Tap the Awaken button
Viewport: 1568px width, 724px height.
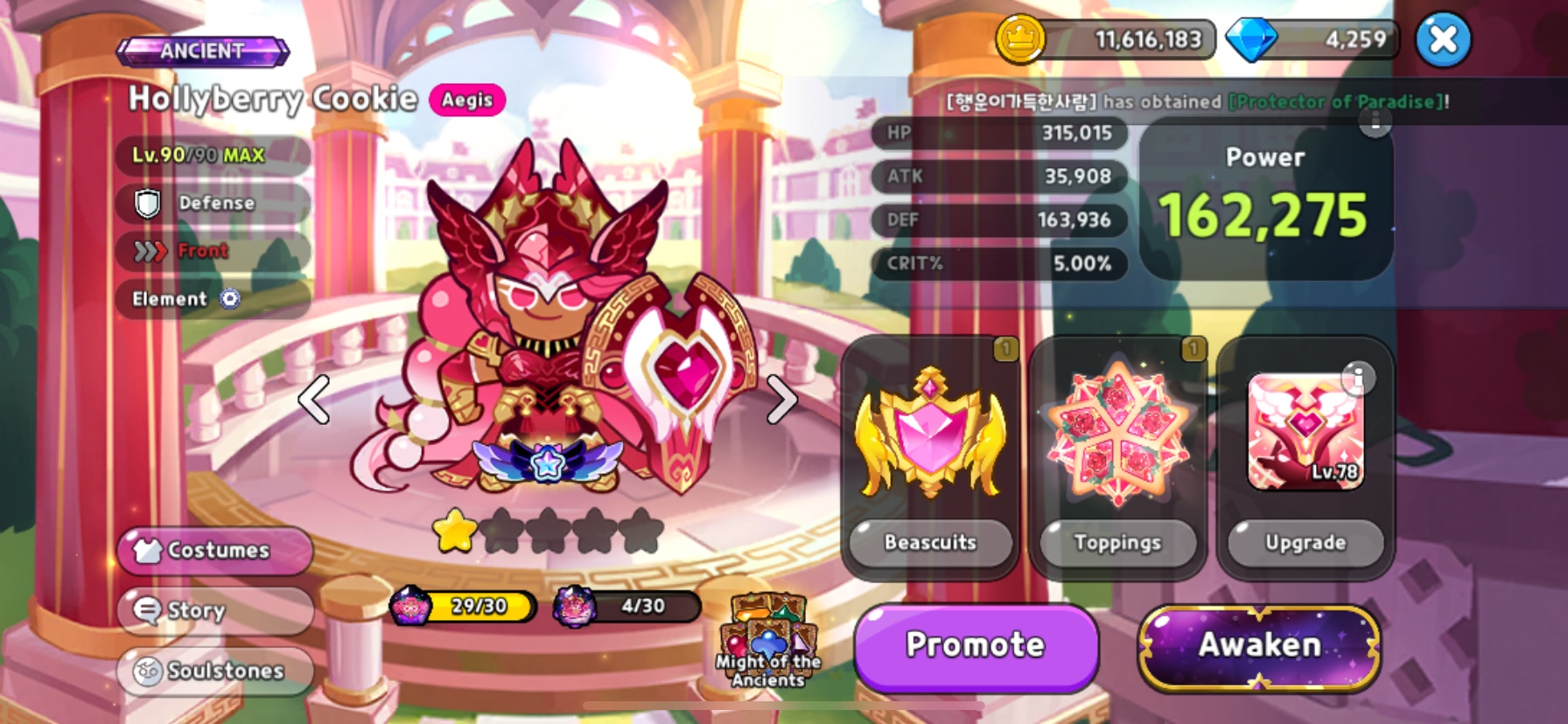[1259, 645]
